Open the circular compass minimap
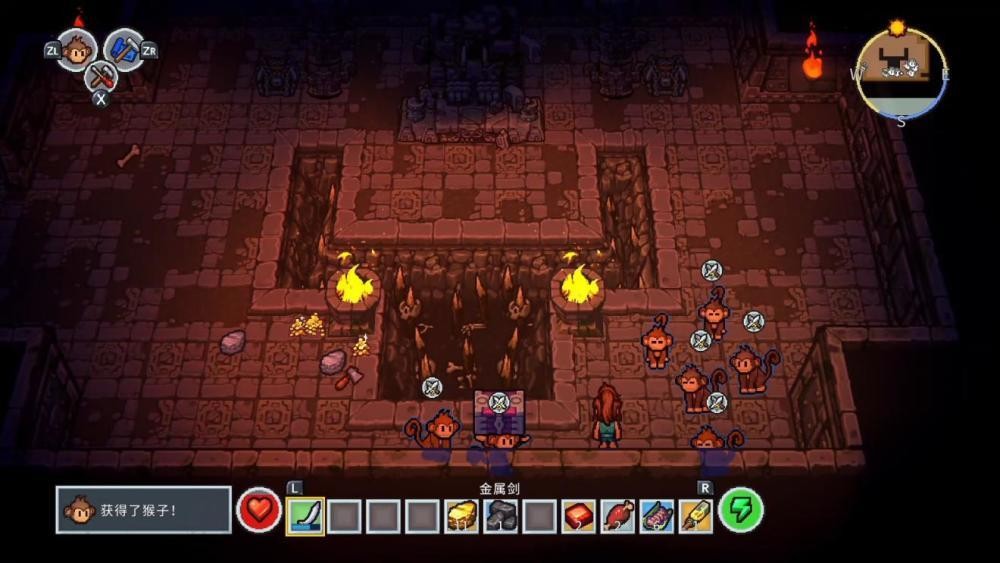Screen dimensions: 1000x563 [x=901, y=73]
